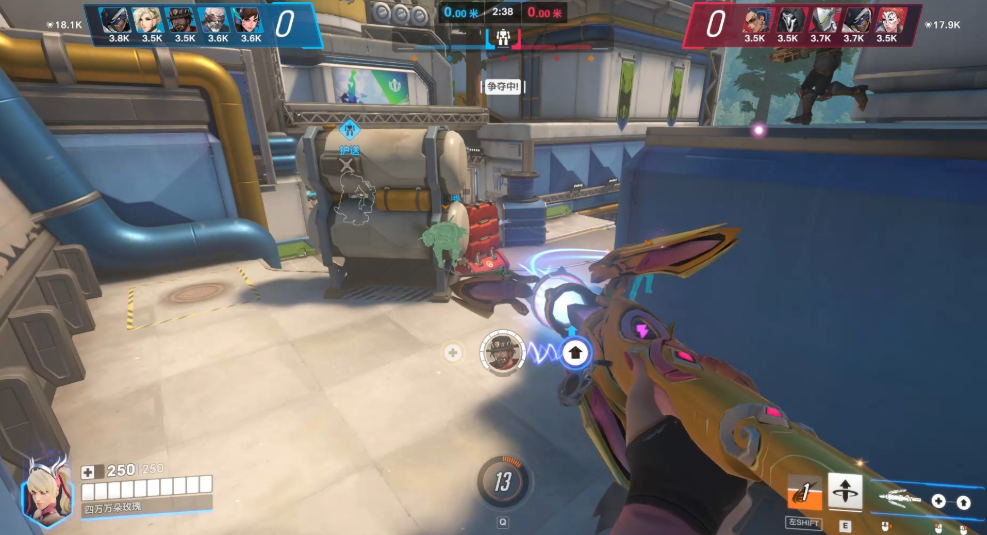Select first blue team hero portrait
This screenshot has width=987, height=535.
[119, 18]
